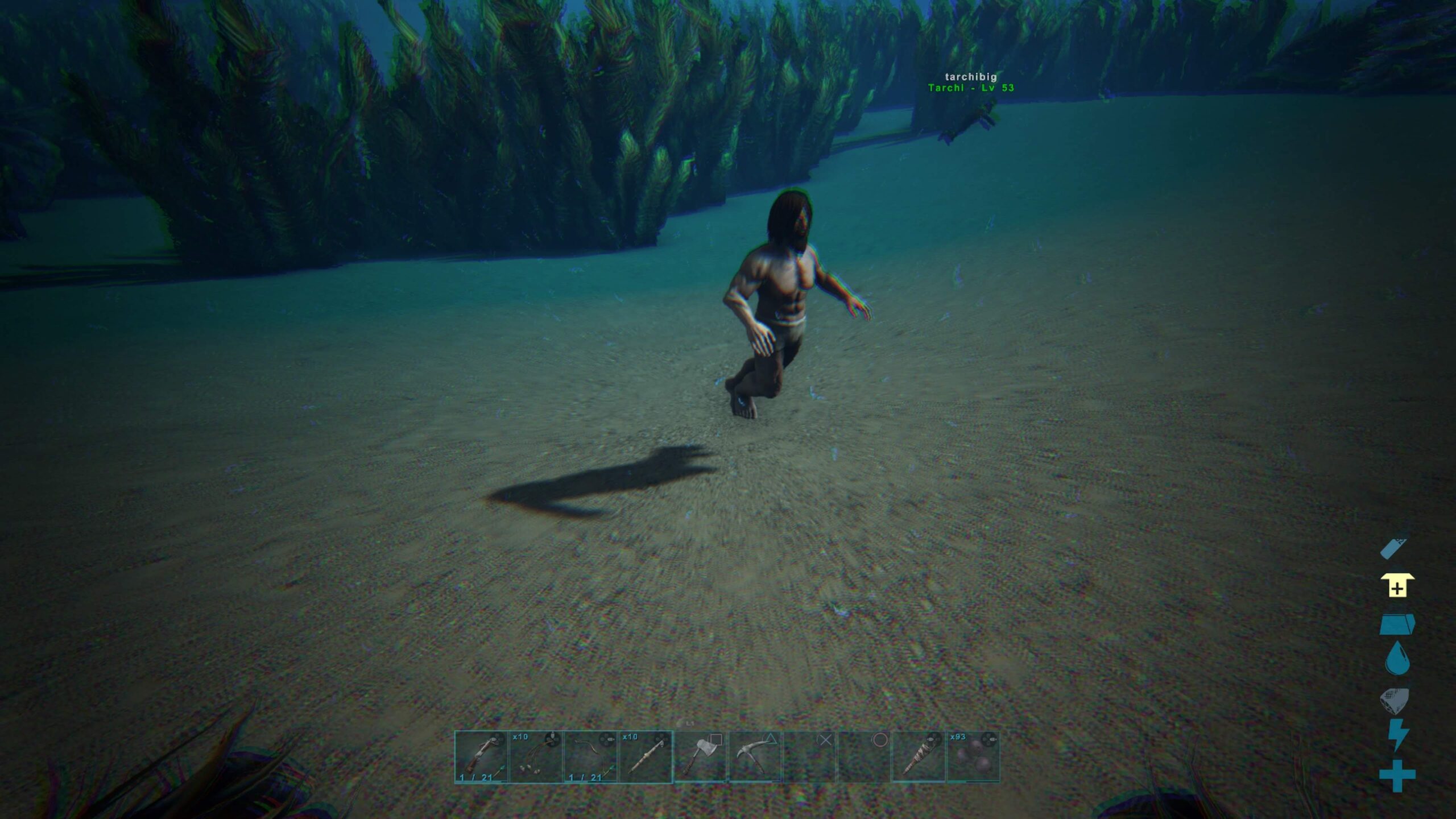Viewport: 1456px width, 819px height.
Task: Select the pickaxe hotbar slot
Action: coord(755,757)
